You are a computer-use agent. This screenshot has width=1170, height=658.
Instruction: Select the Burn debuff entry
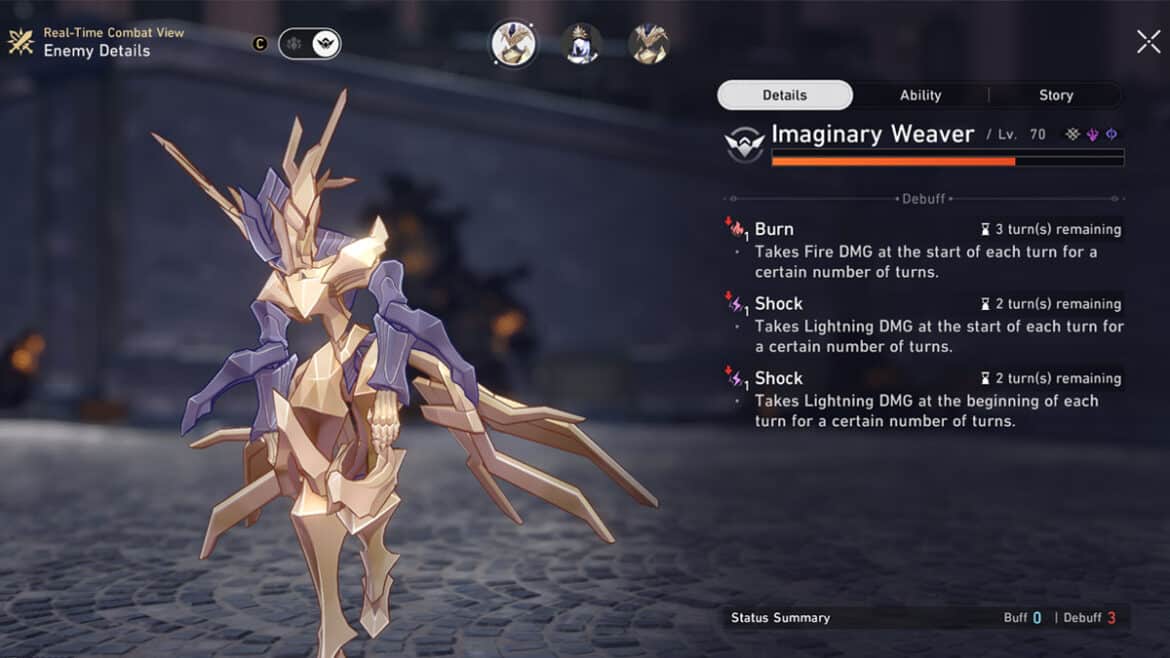click(x=923, y=250)
